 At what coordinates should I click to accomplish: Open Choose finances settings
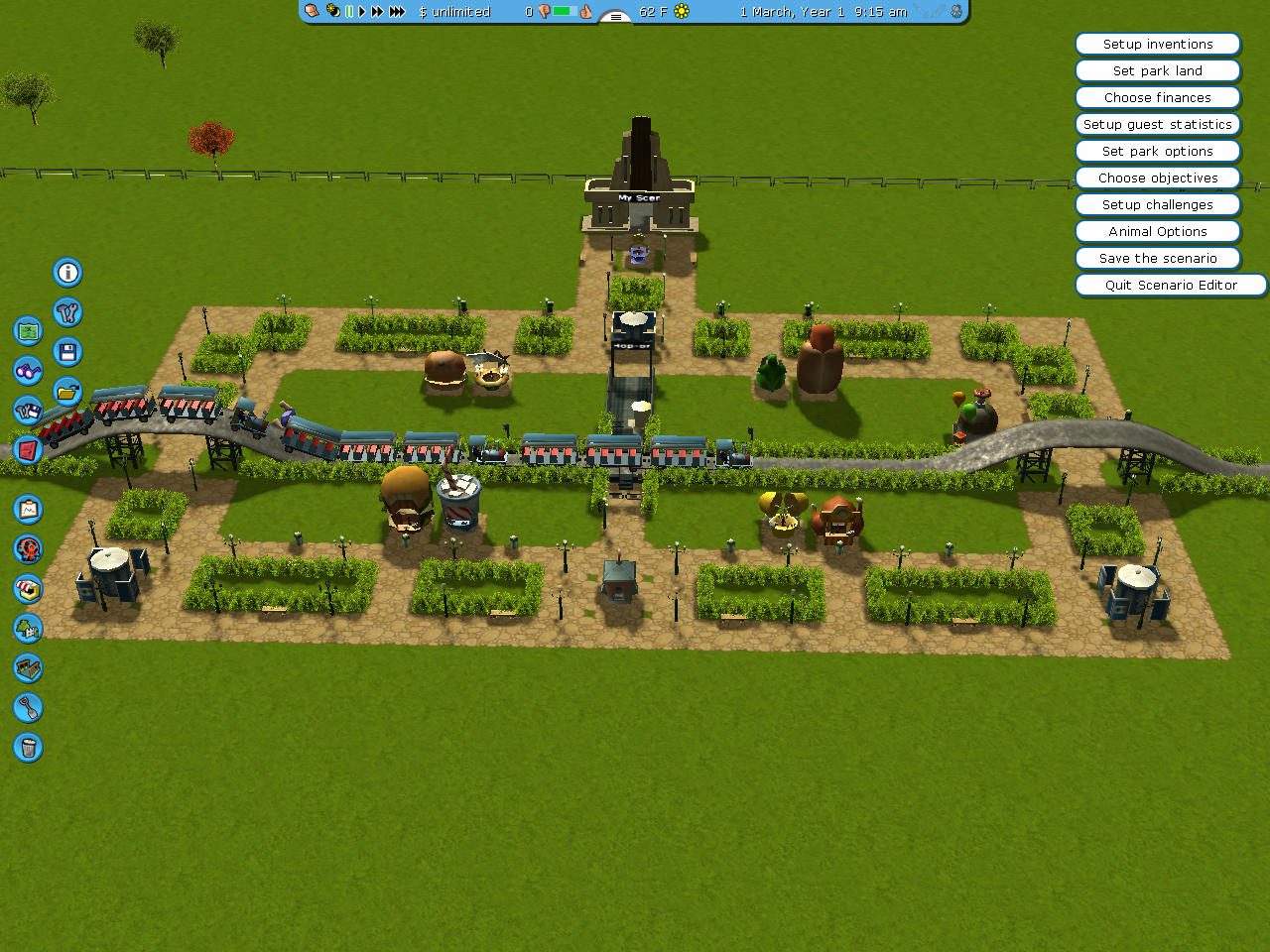click(x=1158, y=97)
